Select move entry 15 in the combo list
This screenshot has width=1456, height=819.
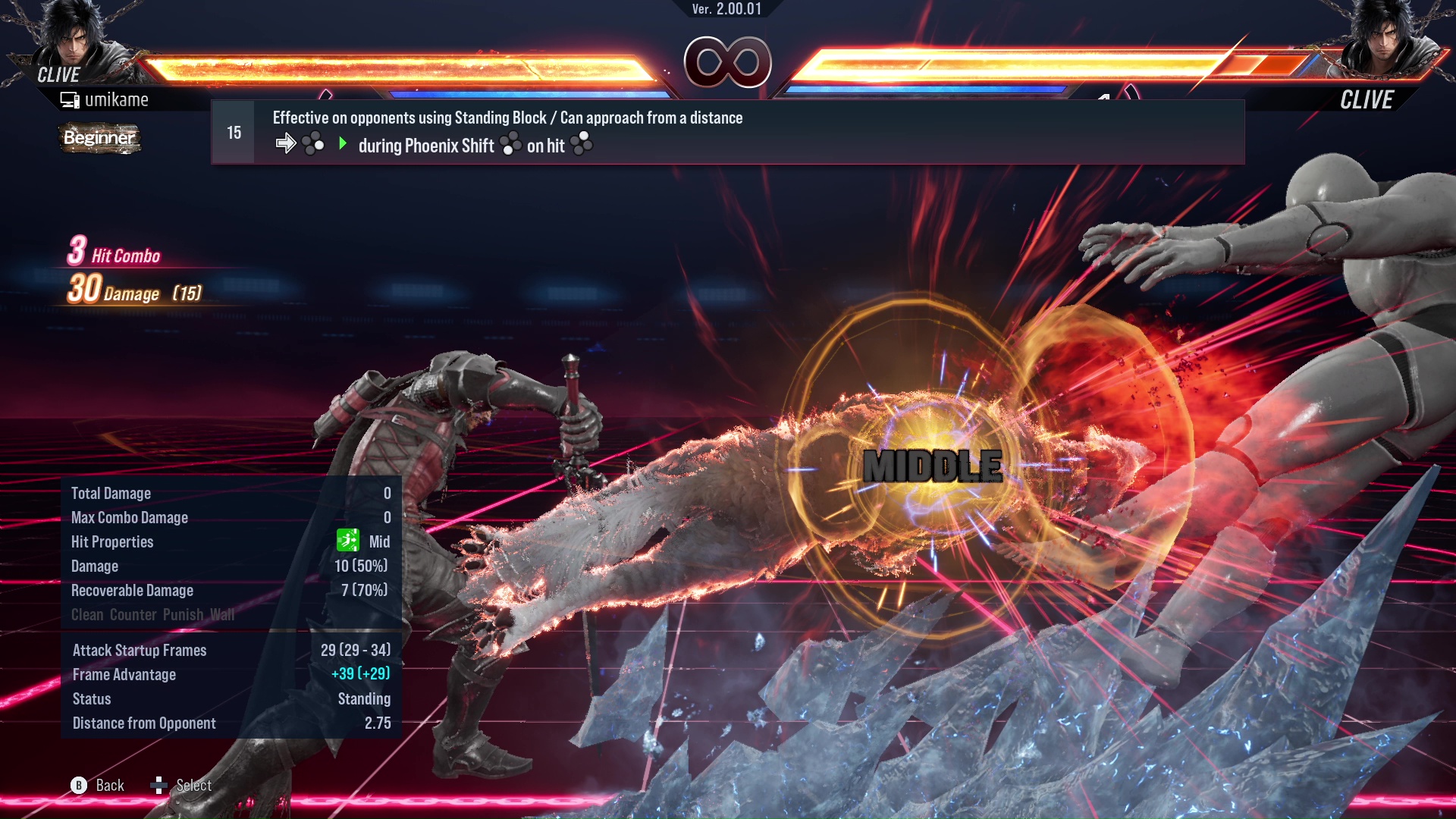point(726,132)
